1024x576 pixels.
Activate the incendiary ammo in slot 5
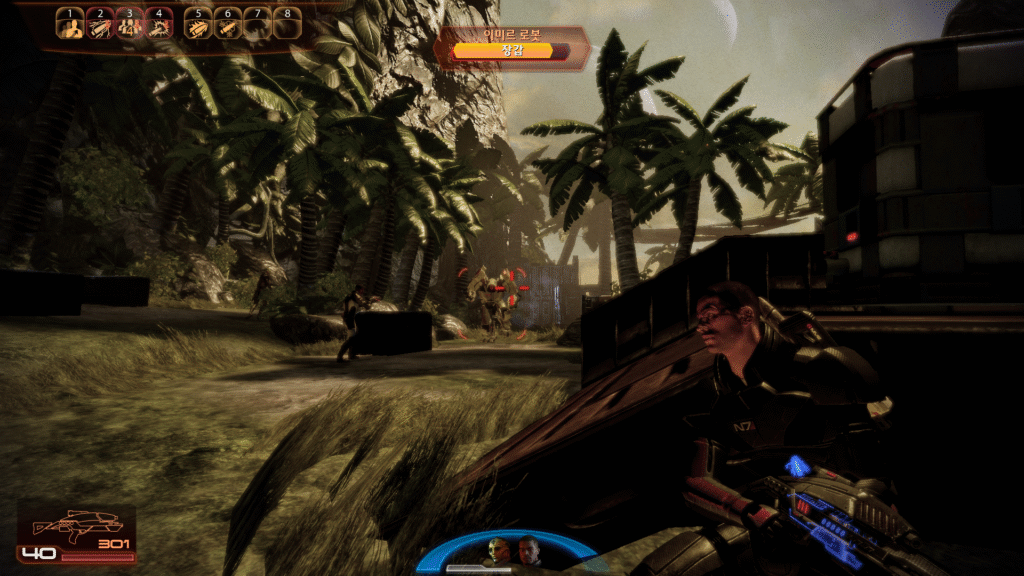pos(199,27)
